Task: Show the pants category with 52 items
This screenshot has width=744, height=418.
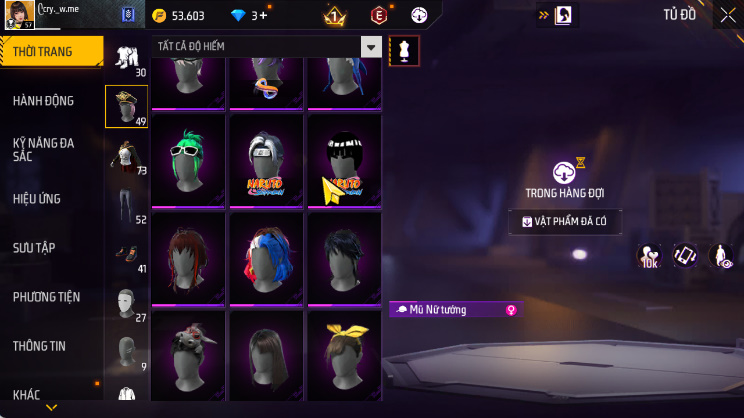Action: point(127,206)
